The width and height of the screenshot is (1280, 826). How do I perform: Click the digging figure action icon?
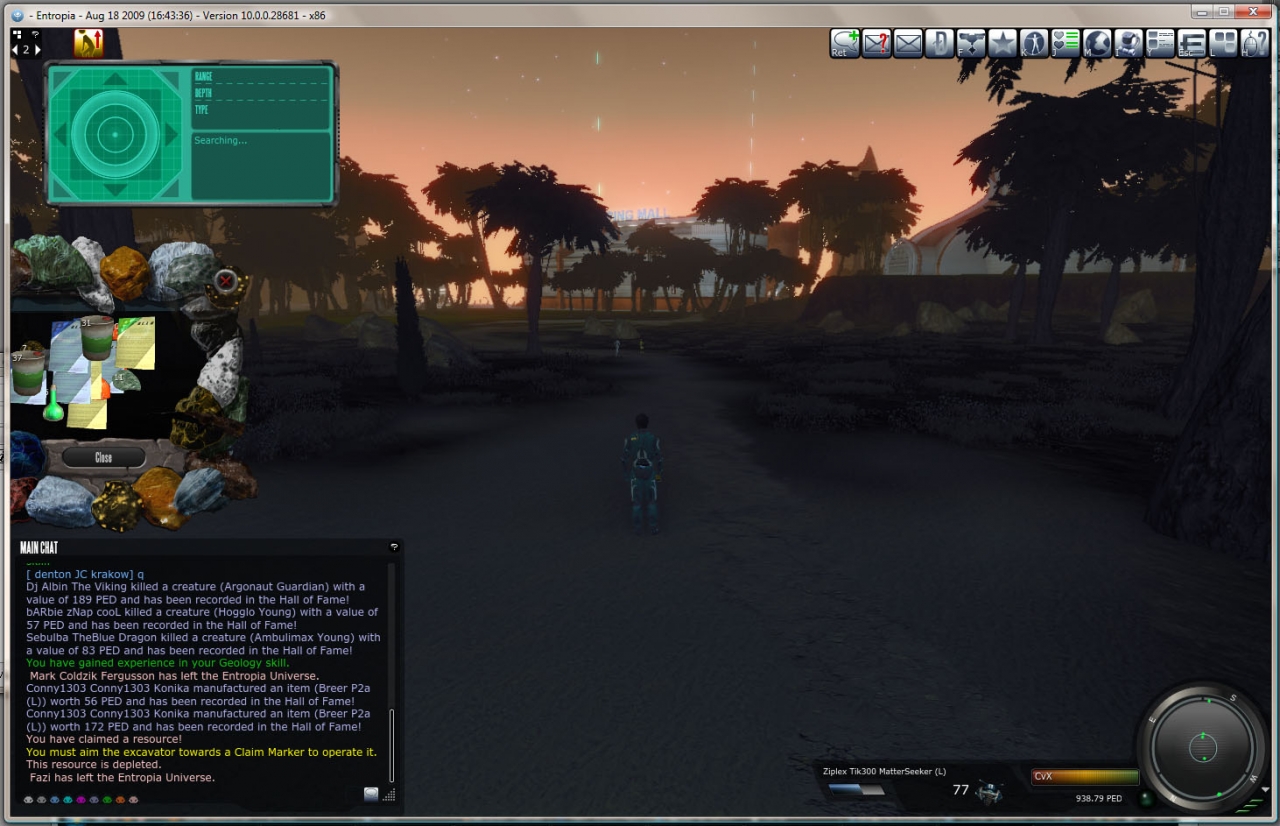(x=88, y=43)
